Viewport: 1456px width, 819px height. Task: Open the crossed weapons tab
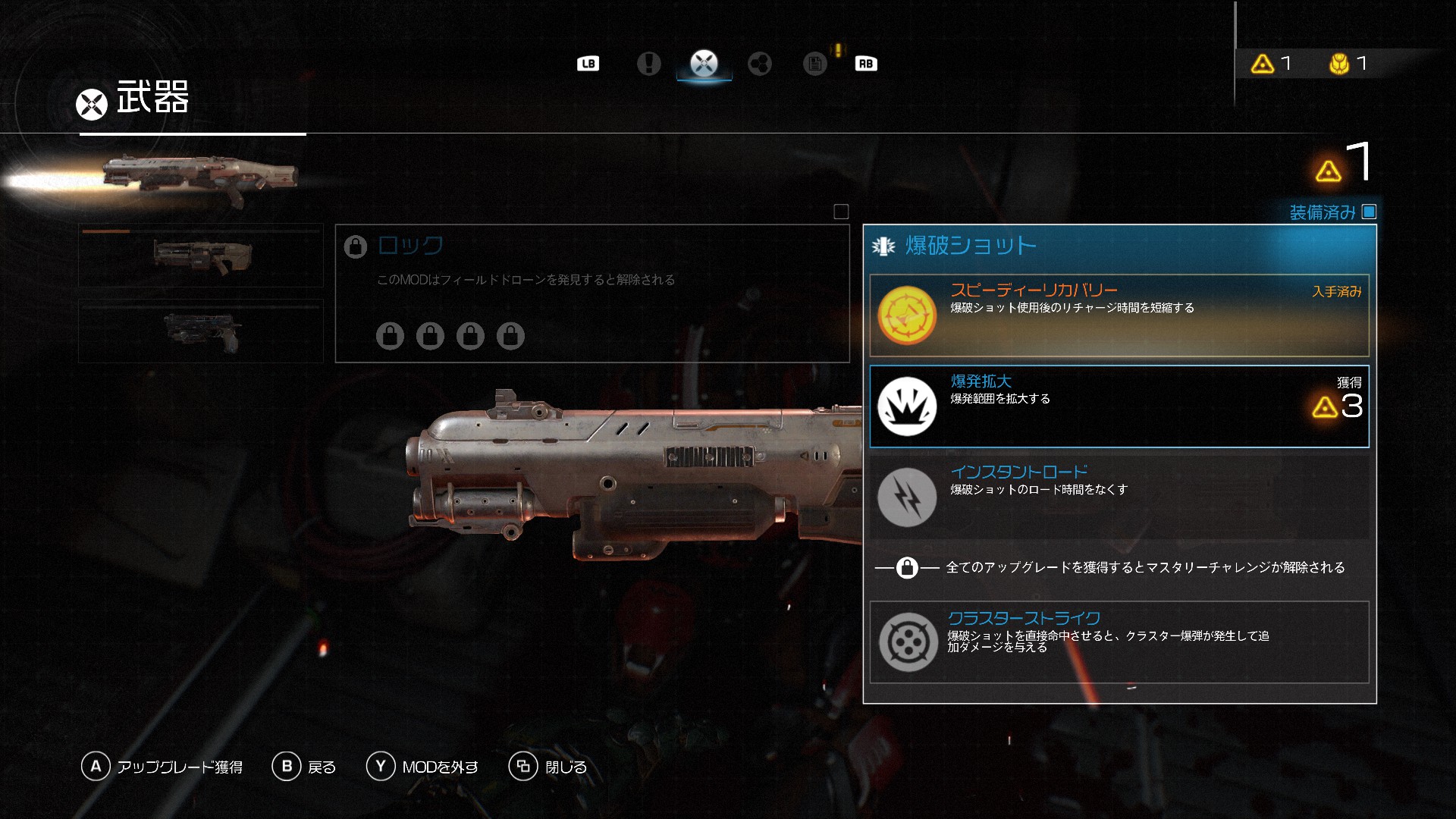[704, 64]
